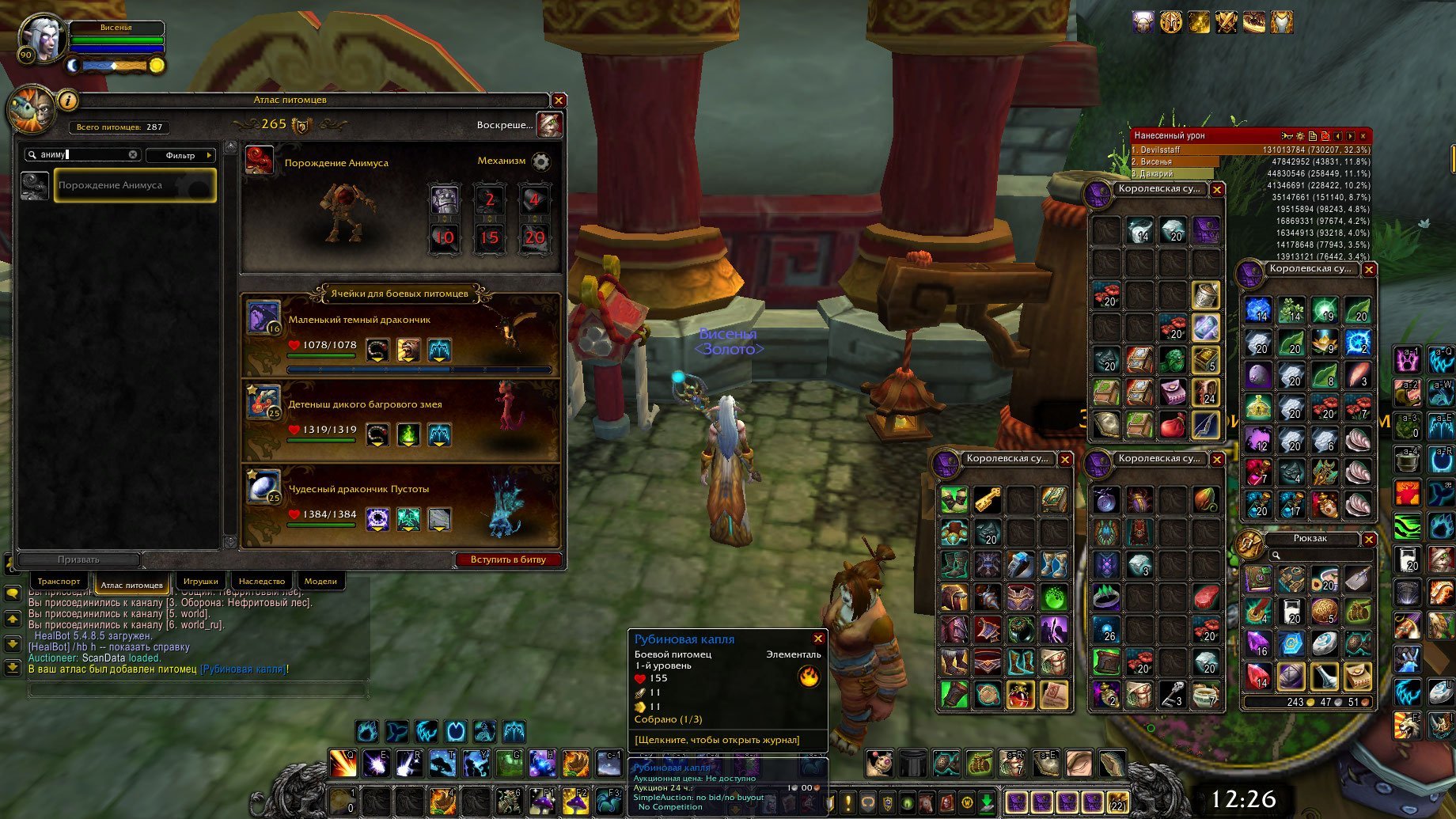The image size is (1456, 819).
Task: Open journal via Рубиновая капля link text
Action: pyautogui.click(x=717, y=740)
